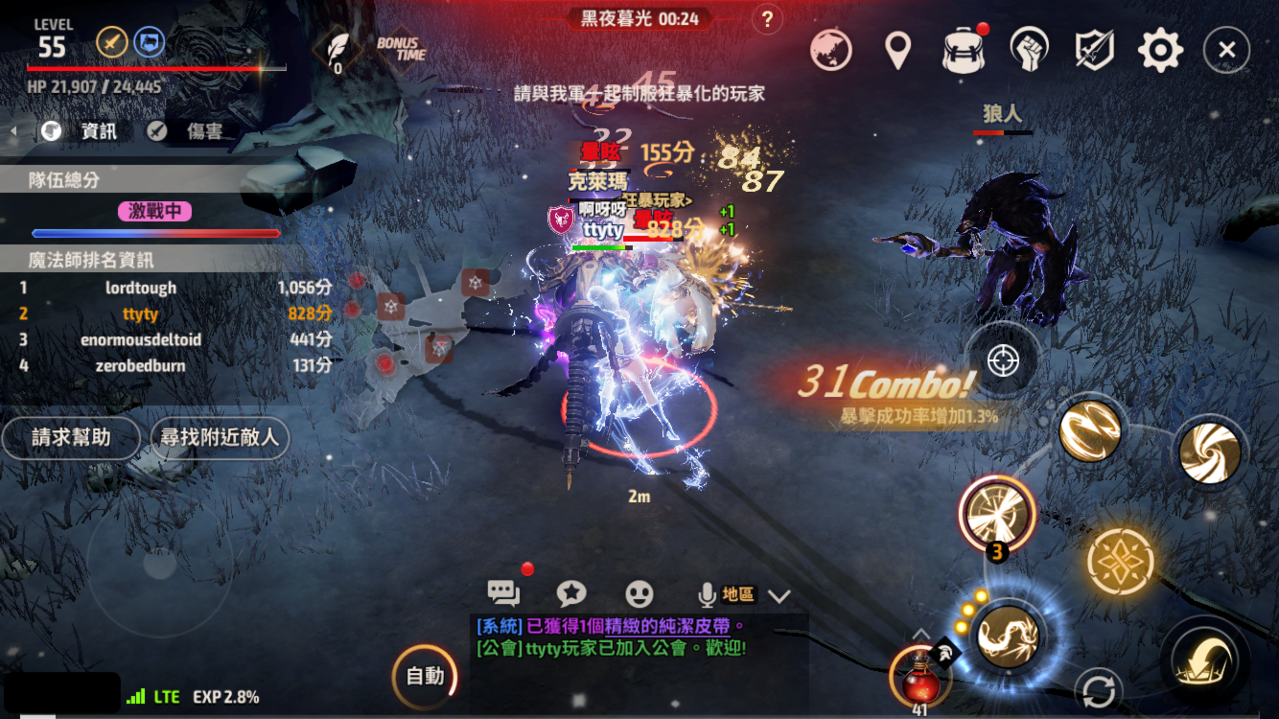Screen dimensions: 1279x719
Task: Switch to the 傷害 damage tab
Action: click(190, 131)
